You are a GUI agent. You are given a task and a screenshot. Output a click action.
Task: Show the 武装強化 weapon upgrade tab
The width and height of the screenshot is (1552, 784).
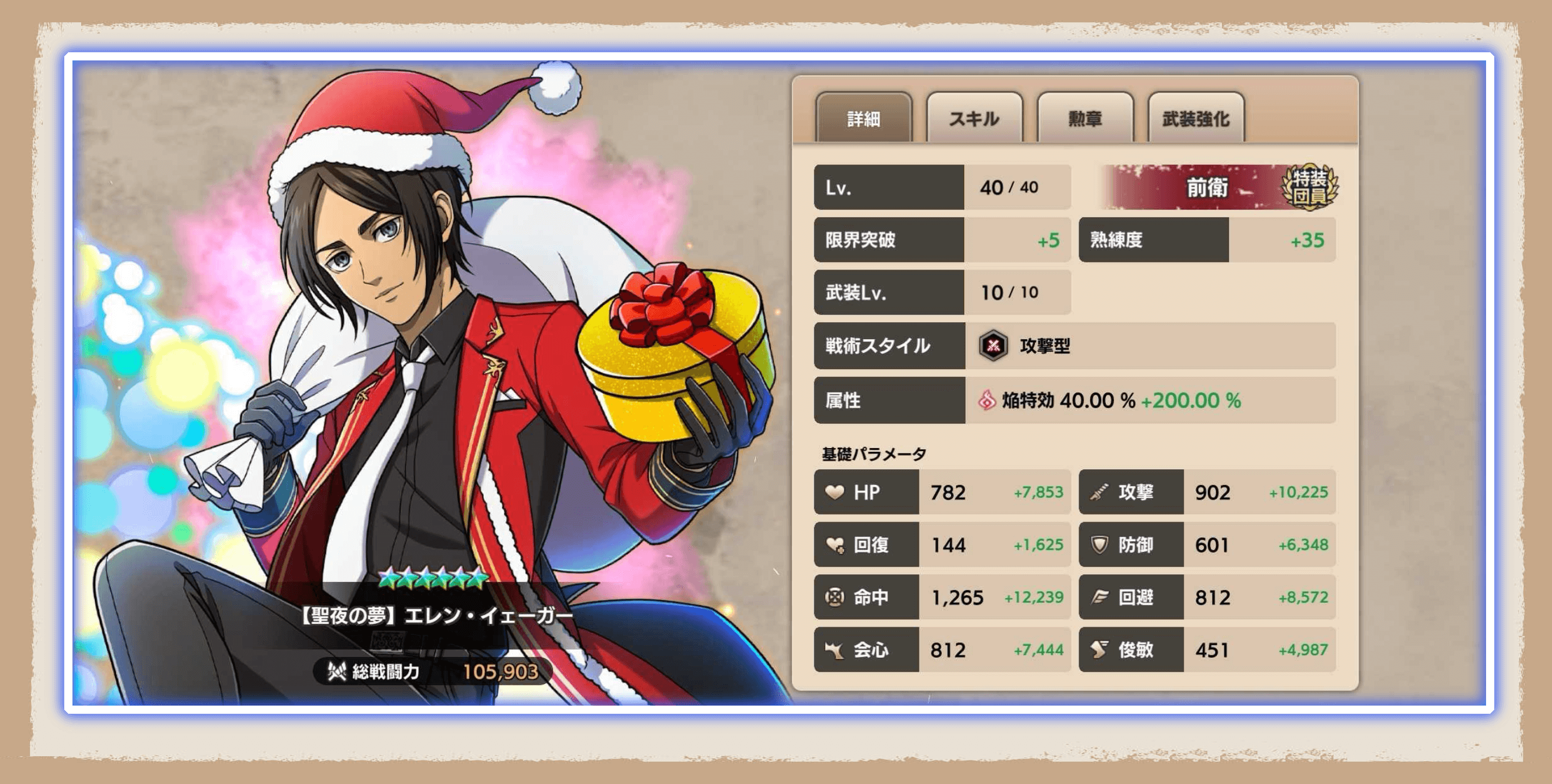pos(1196,119)
